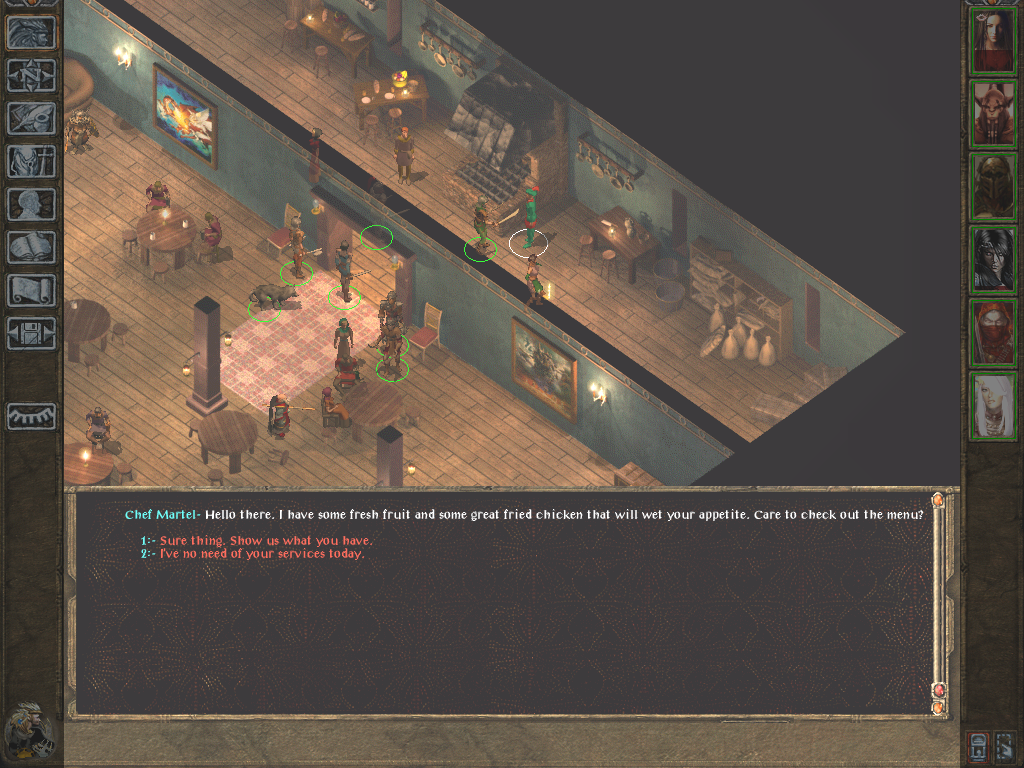Select the dark-haired pale character portrait
The image size is (1024, 768).
point(993,260)
